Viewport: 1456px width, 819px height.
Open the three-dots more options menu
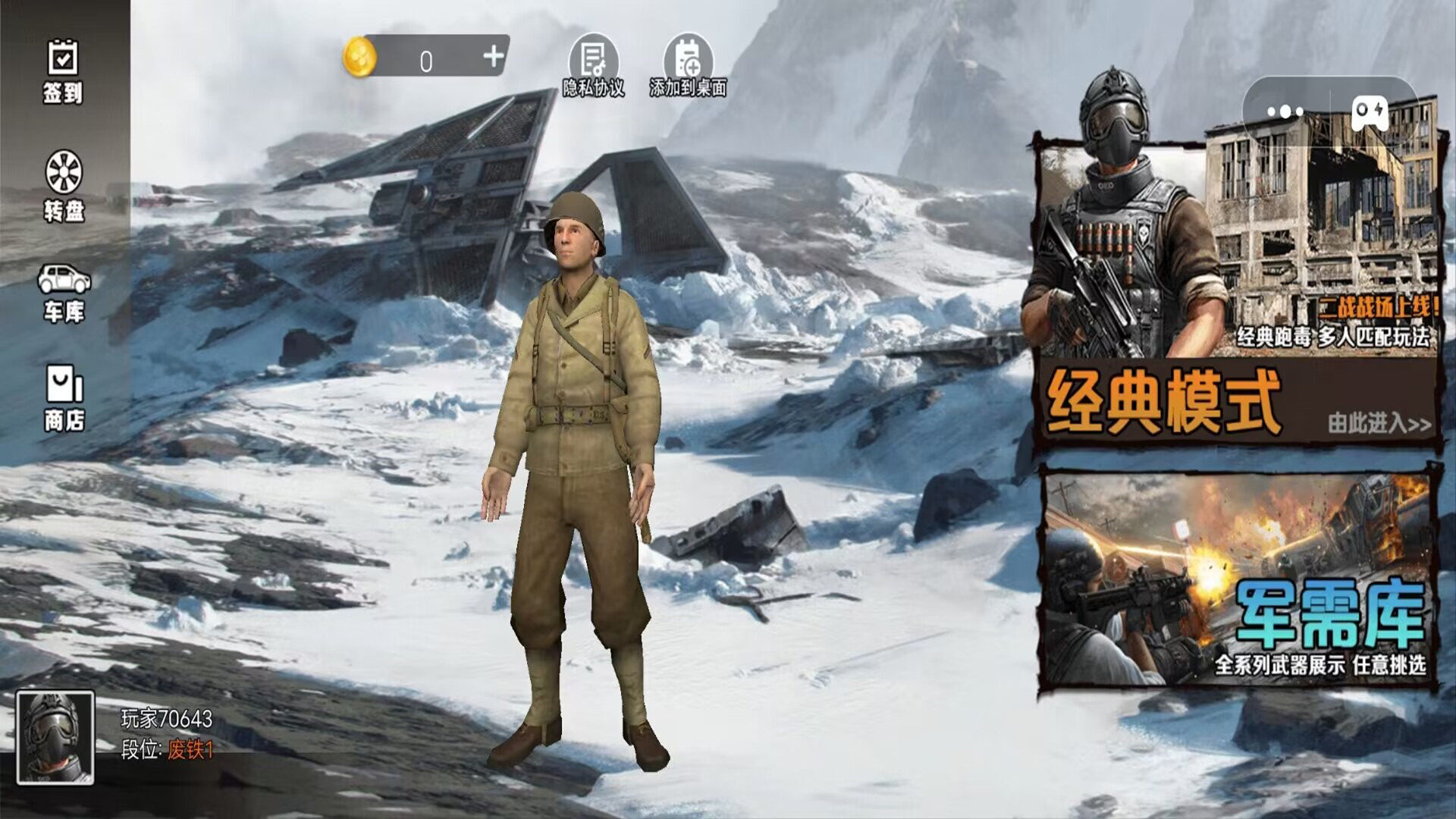[x=1285, y=112]
